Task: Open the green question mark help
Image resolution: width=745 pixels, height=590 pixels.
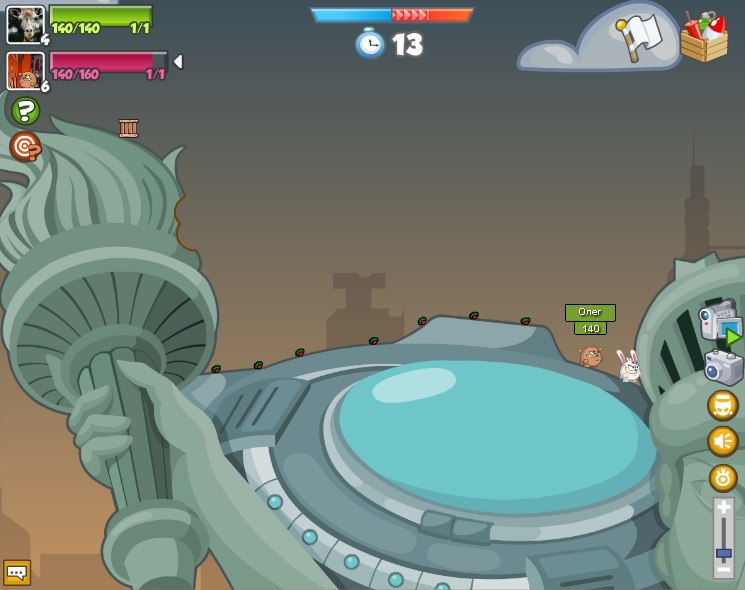Action: point(25,110)
